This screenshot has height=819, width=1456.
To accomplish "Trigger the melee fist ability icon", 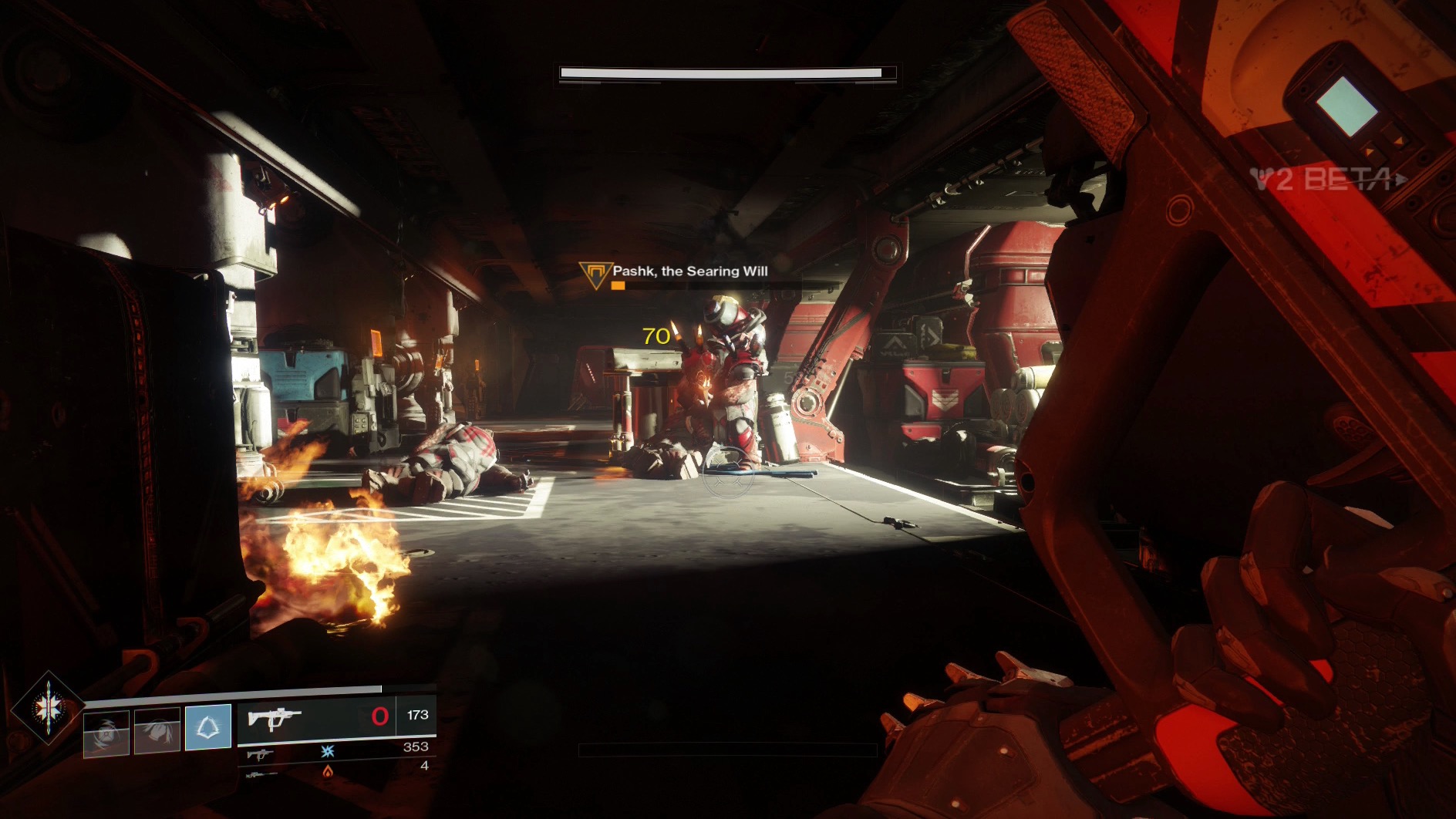I will (157, 730).
